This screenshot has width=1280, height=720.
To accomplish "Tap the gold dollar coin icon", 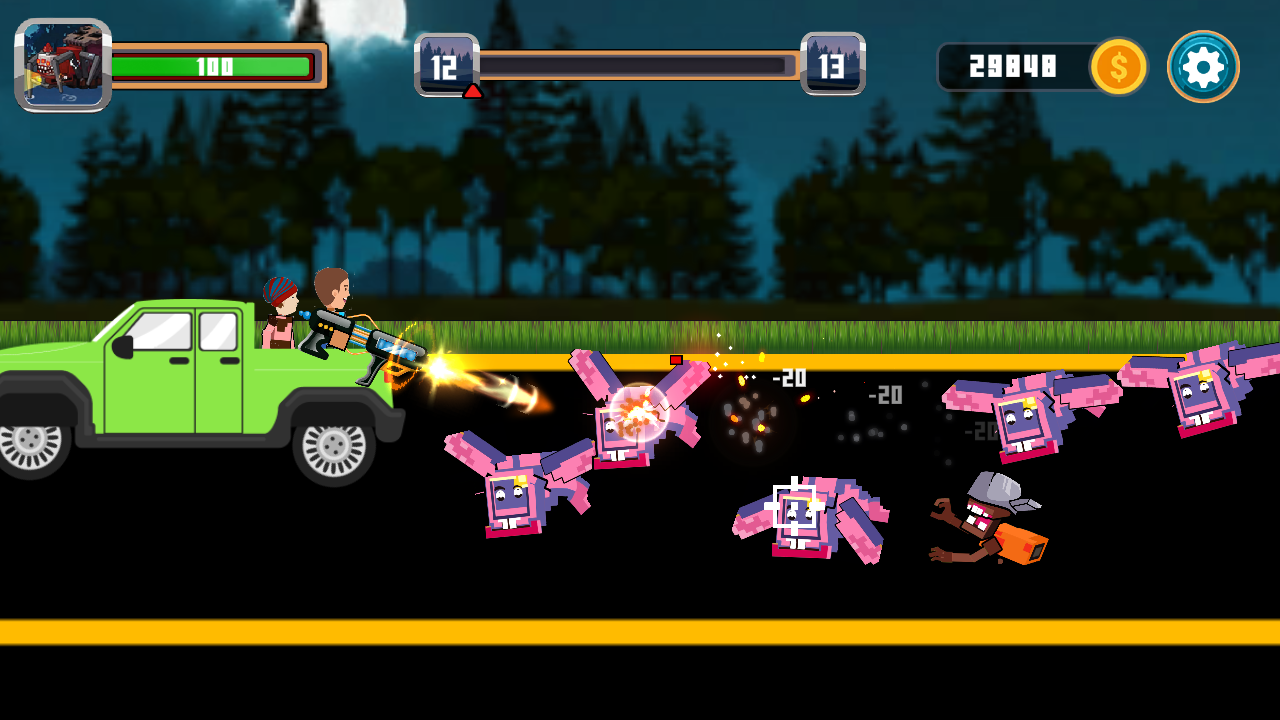I will click(x=1116, y=68).
